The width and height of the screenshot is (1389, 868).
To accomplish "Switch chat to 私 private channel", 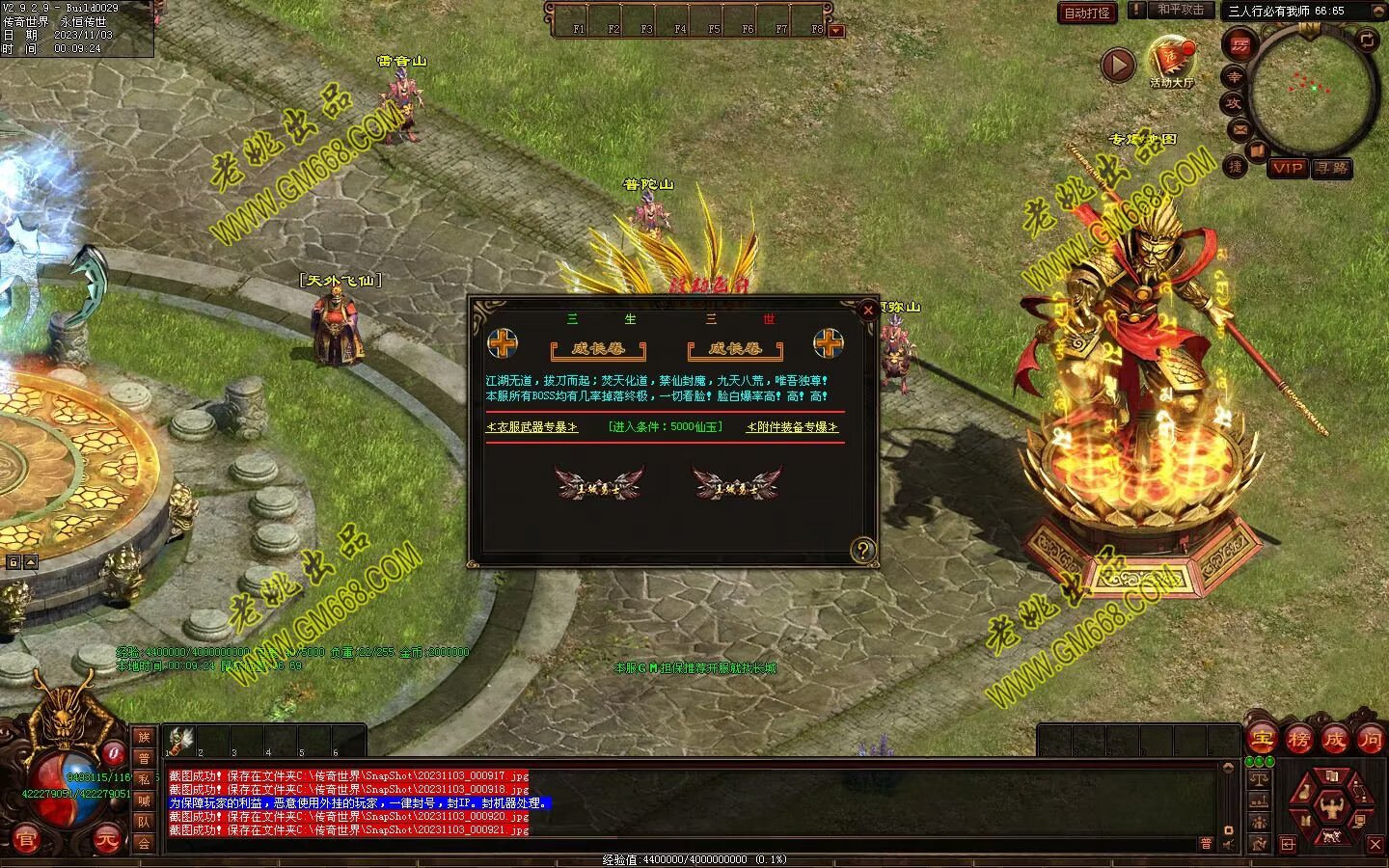I will [144, 779].
